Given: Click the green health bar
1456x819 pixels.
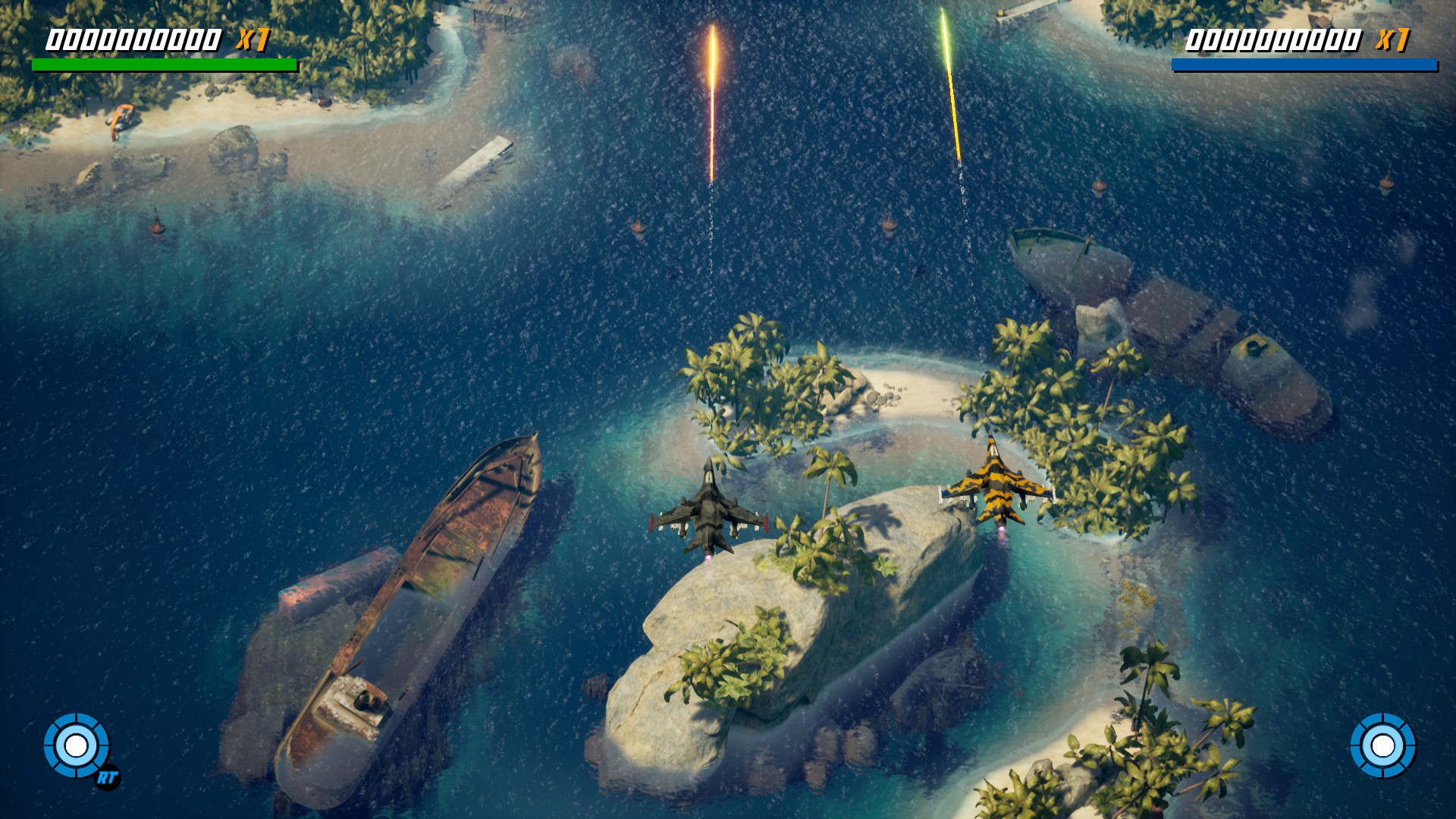Looking at the screenshot, I should click(163, 64).
